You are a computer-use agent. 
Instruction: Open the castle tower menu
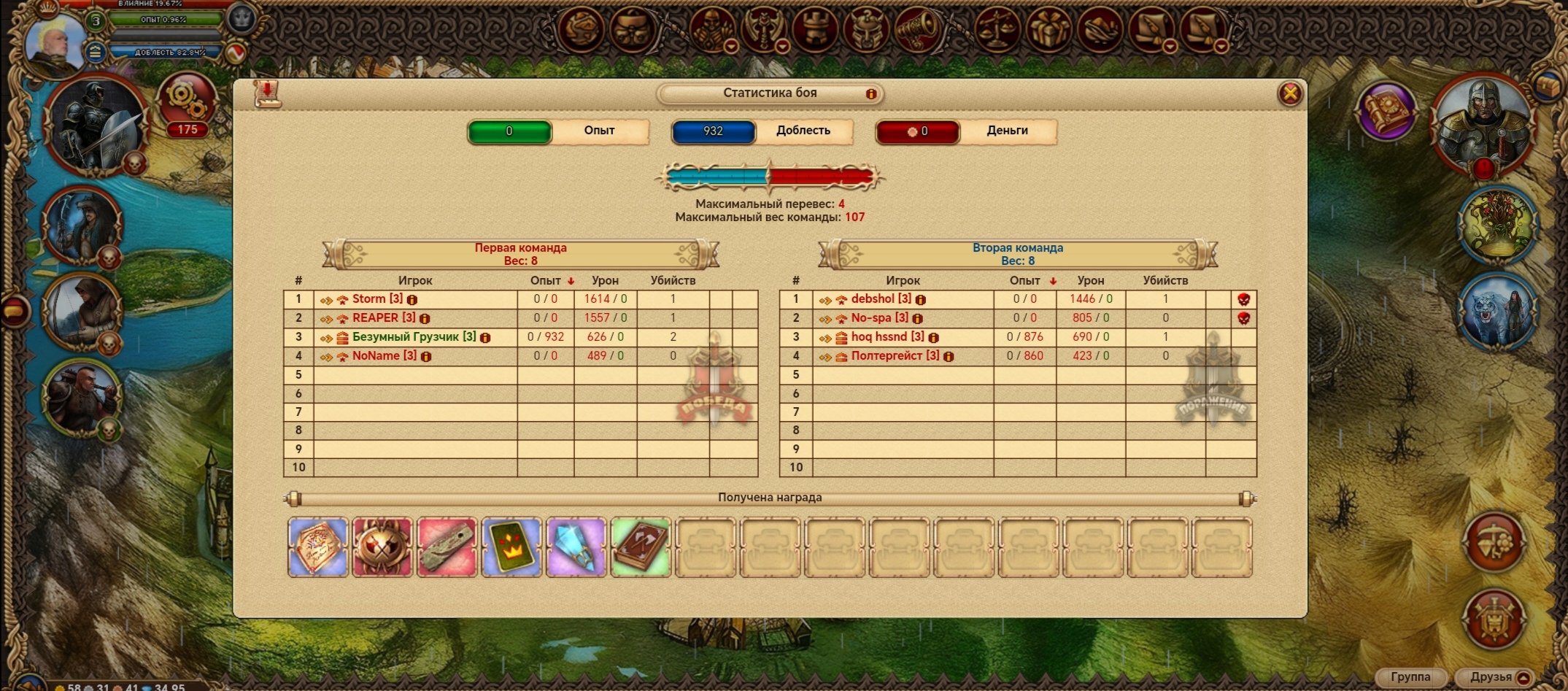814,30
